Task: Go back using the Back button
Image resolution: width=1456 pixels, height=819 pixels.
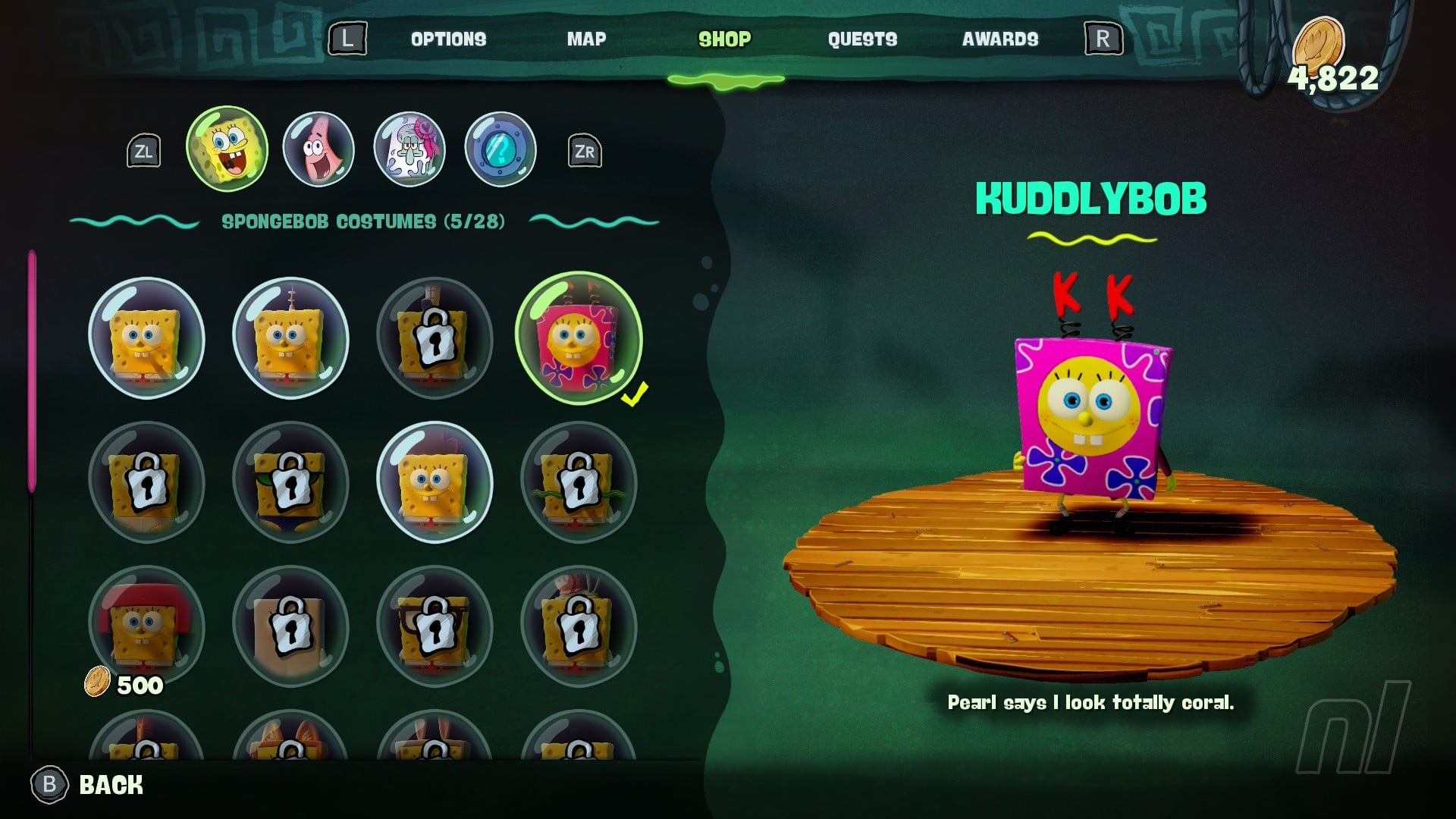Action: [87, 784]
